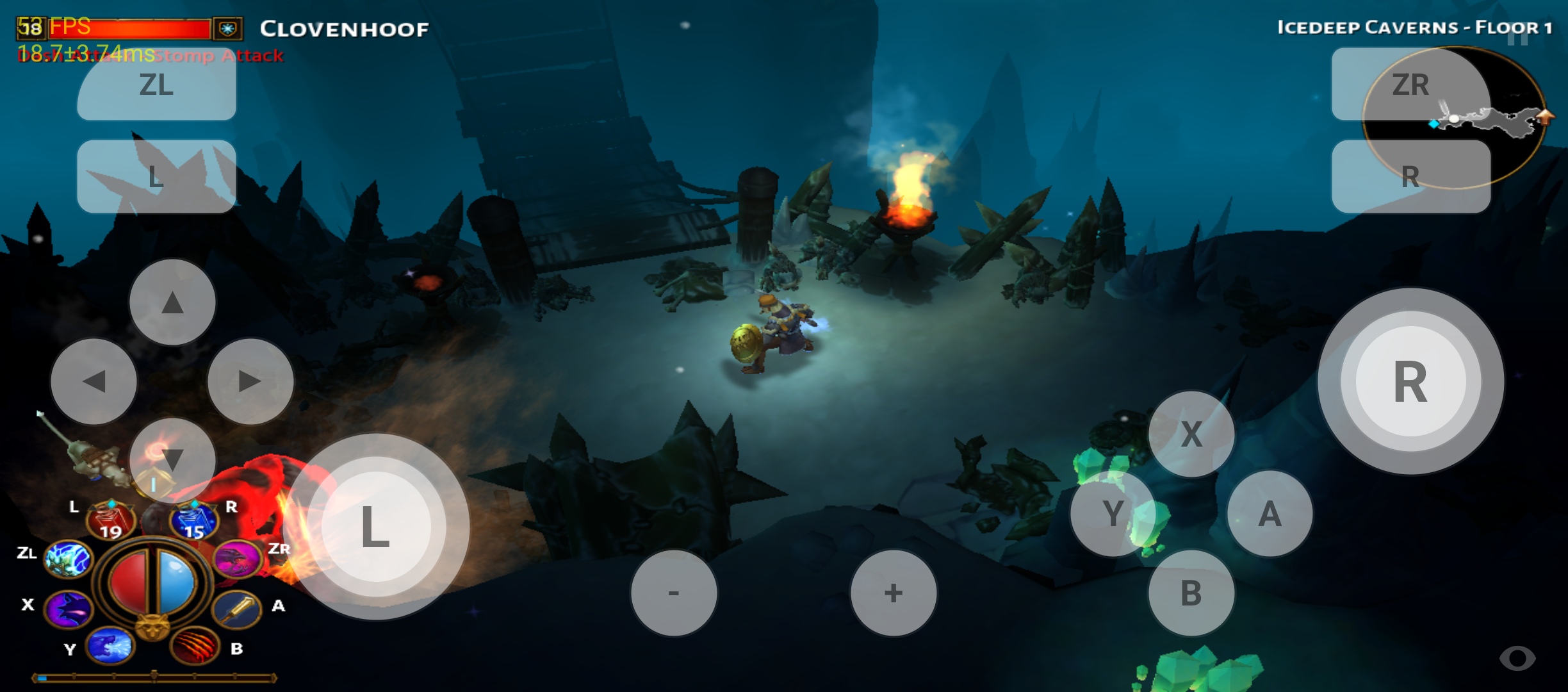
Task: Click the wand item icon in slot A
Action: pyautogui.click(x=237, y=609)
